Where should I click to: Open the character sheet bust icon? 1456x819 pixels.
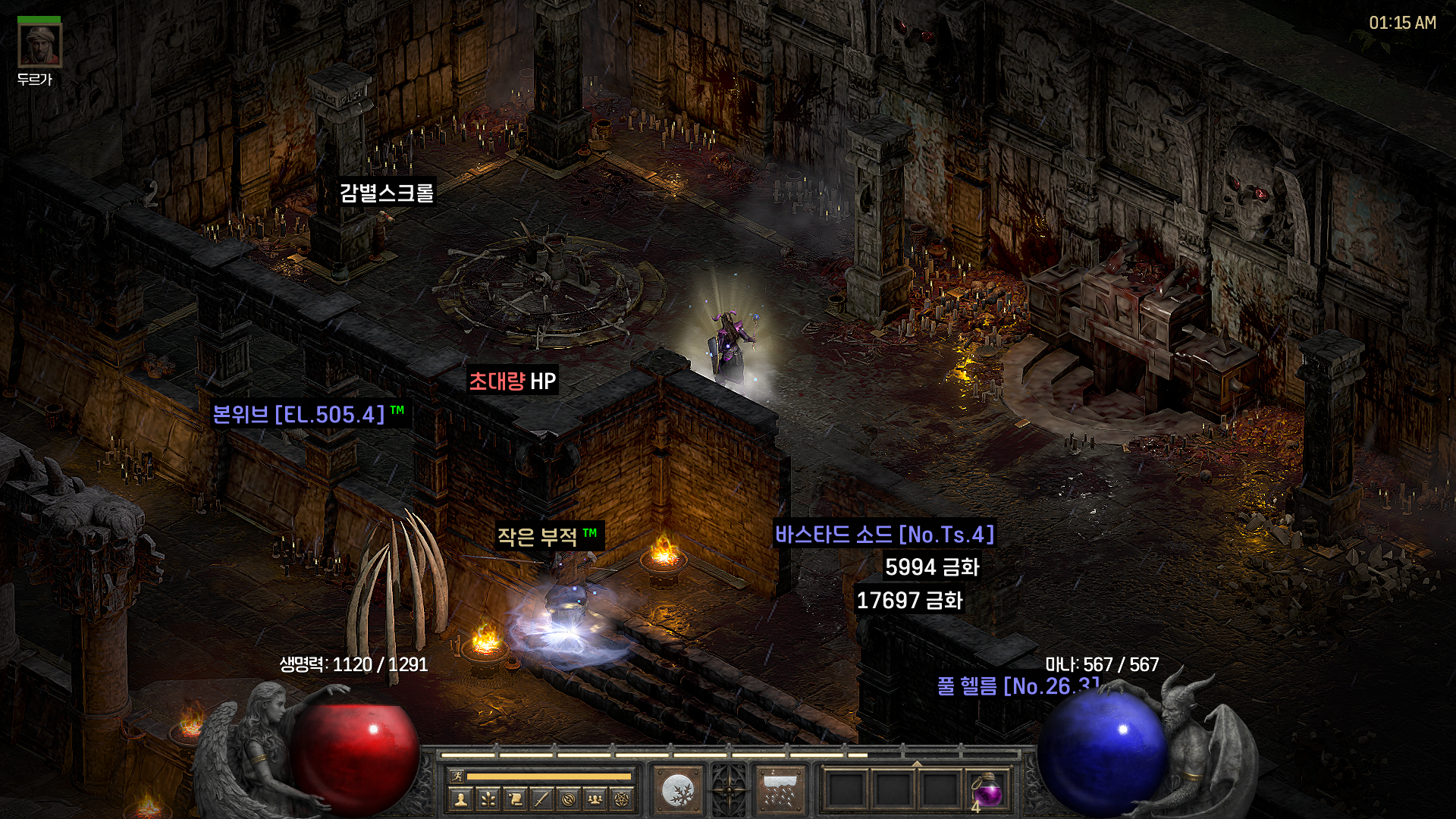[460, 799]
